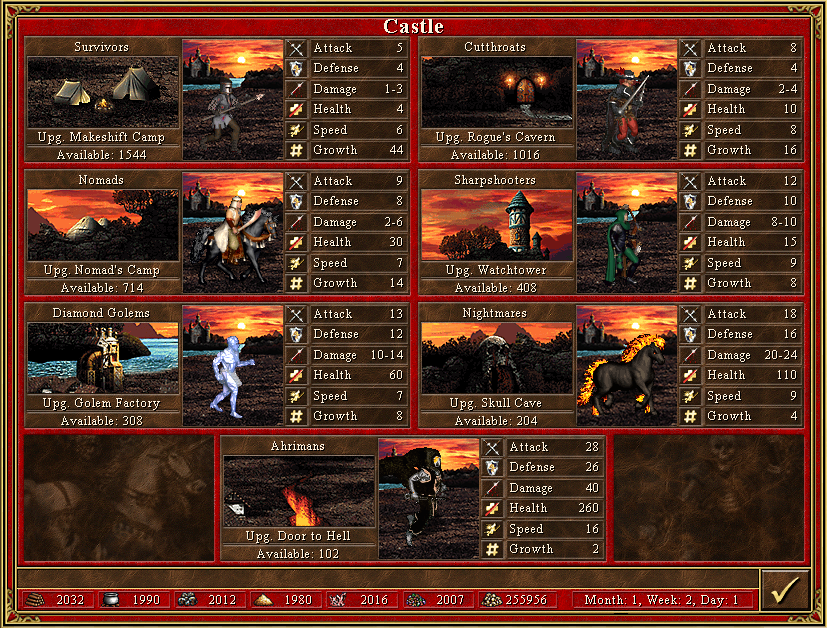Open the Makeshift Camp dwelling picture
The image size is (827, 628).
pos(102,92)
